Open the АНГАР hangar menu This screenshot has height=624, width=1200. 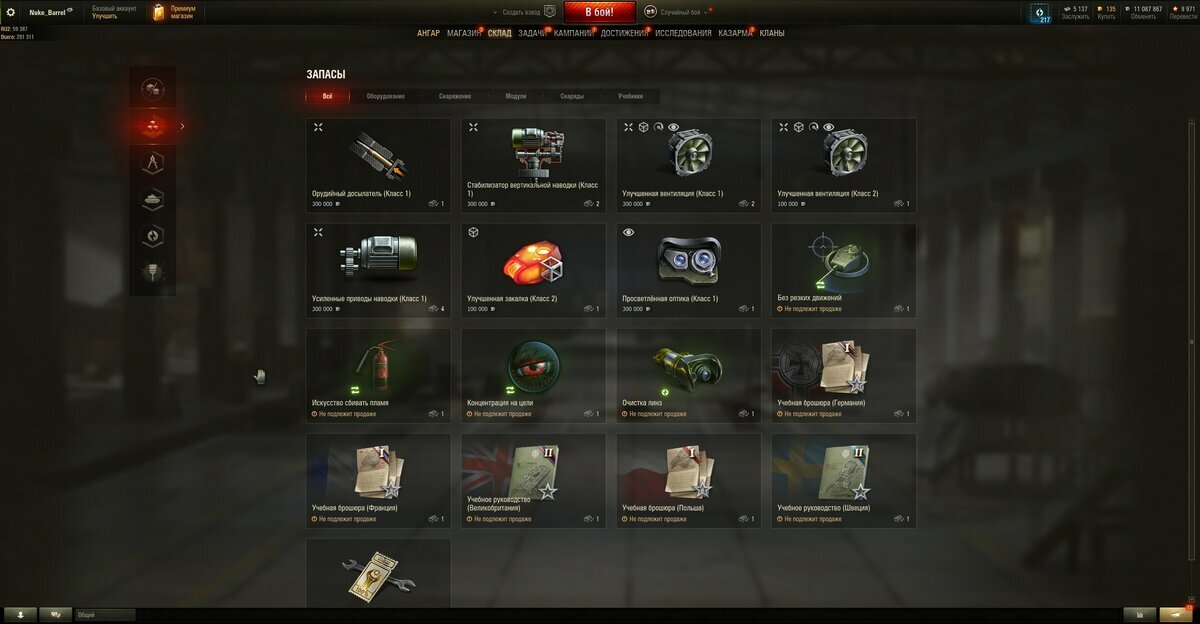tap(428, 33)
